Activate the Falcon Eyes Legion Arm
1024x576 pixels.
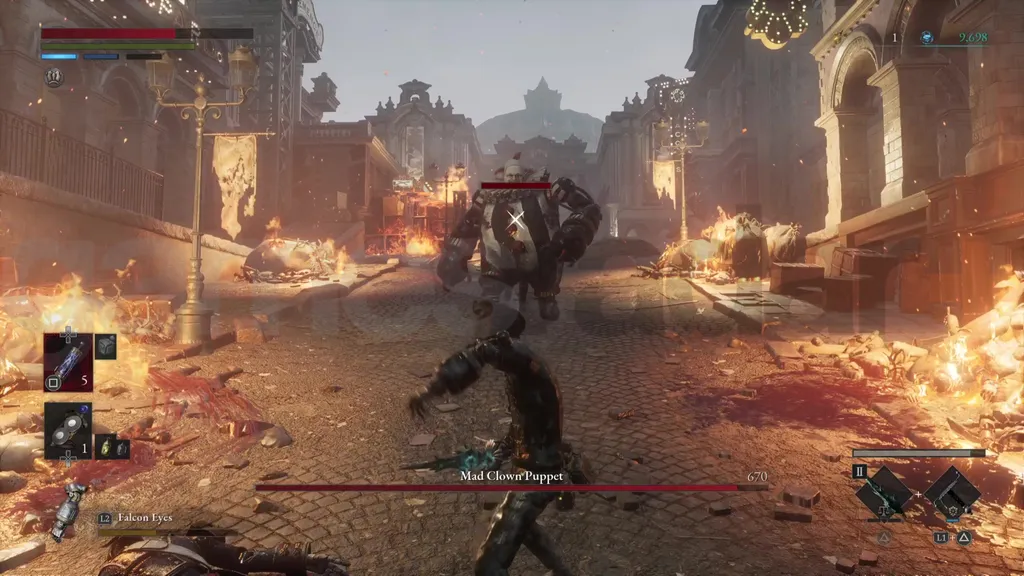pos(70,505)
